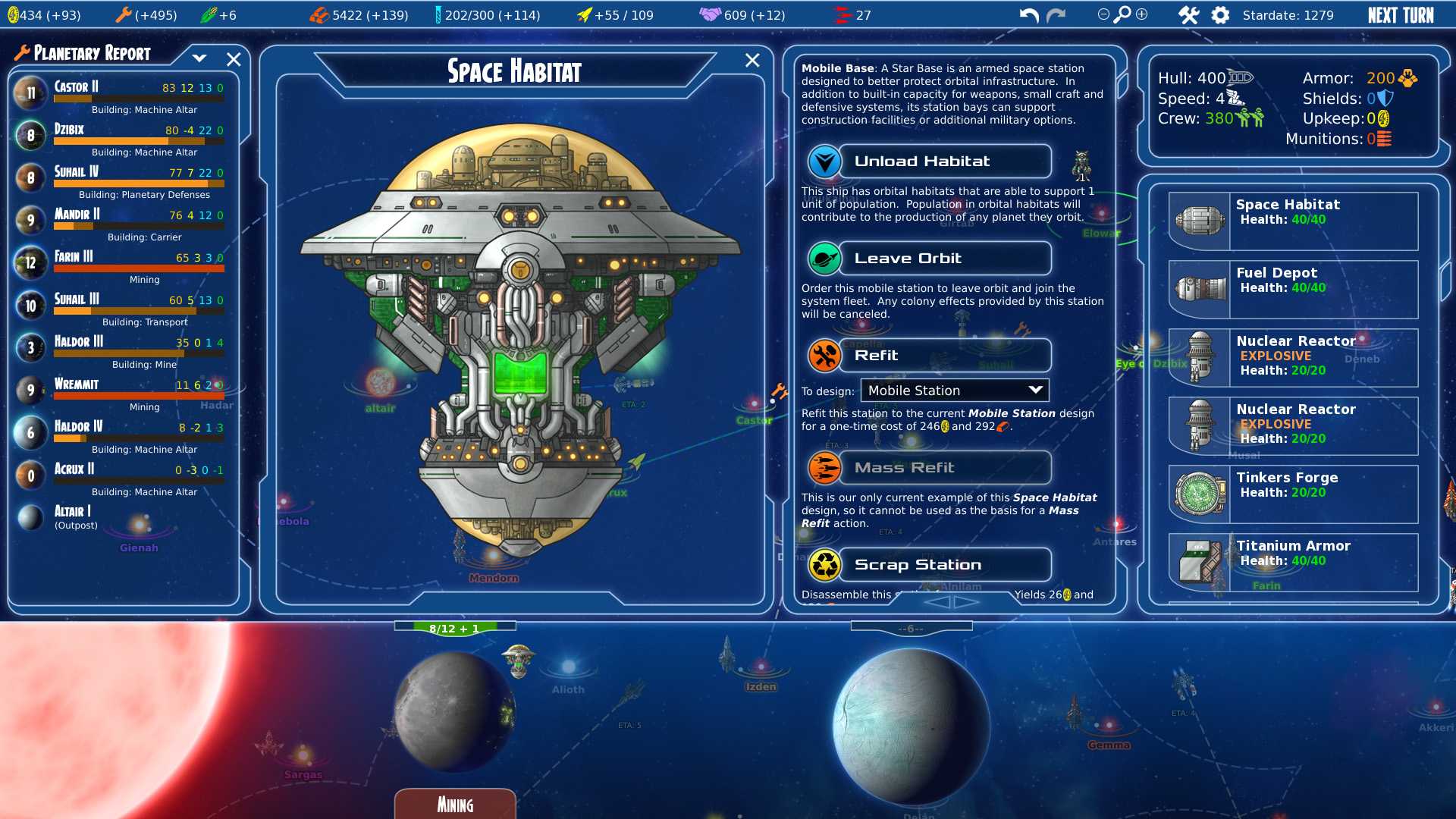Click the research progress icon in top bar
Image resolution: width=1456 pixels, height=819 pixels.
tap(438, 14)
